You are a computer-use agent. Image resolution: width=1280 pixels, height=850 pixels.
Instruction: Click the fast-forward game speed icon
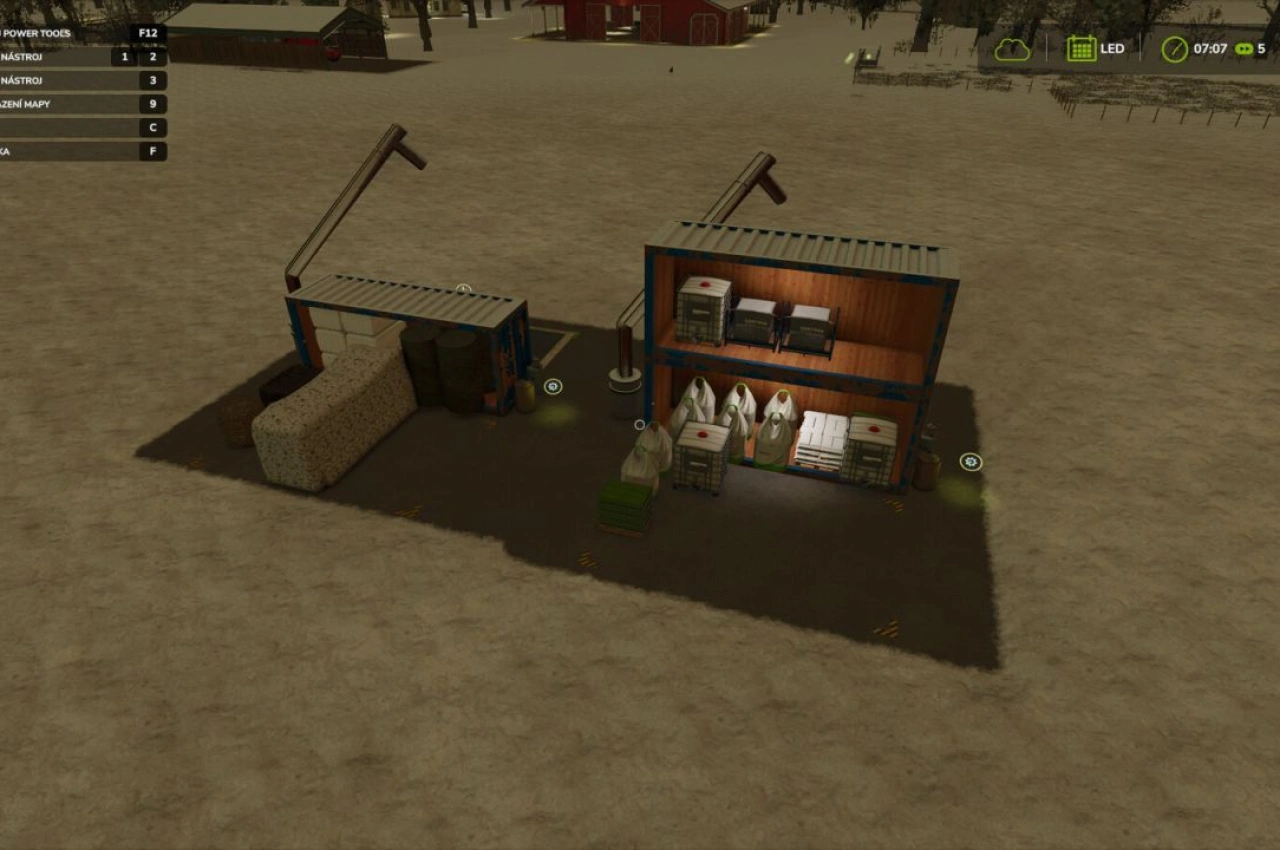point(1242,47)
